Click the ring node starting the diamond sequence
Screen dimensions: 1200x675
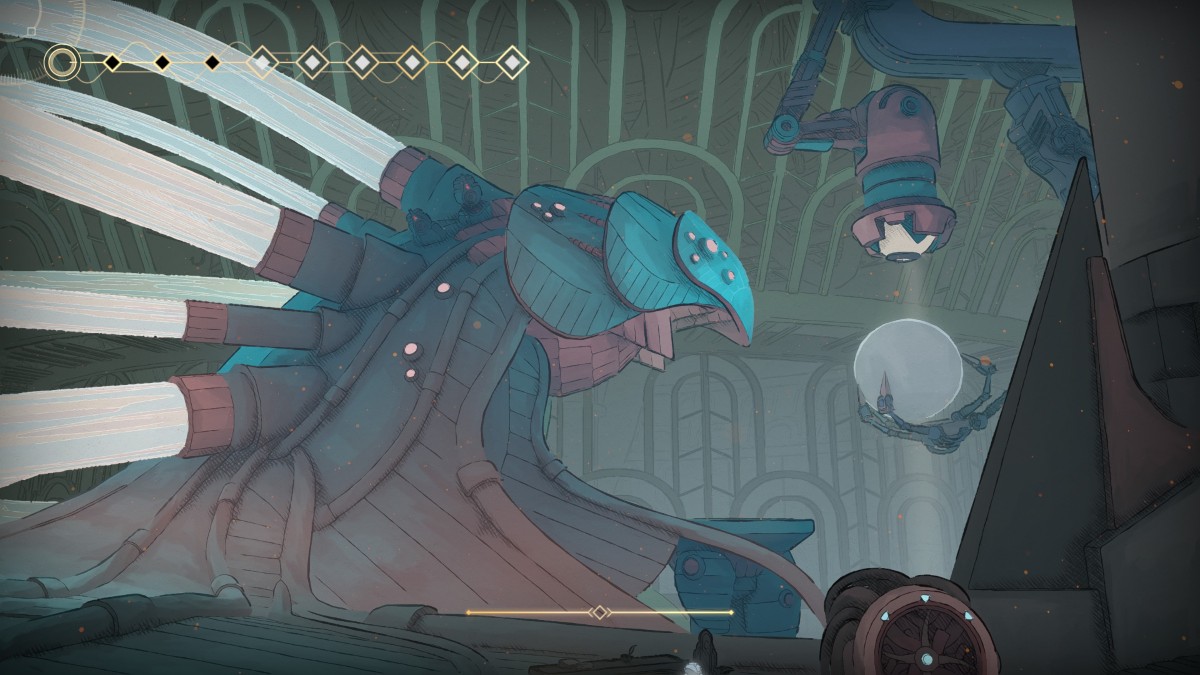pos(62,63)
